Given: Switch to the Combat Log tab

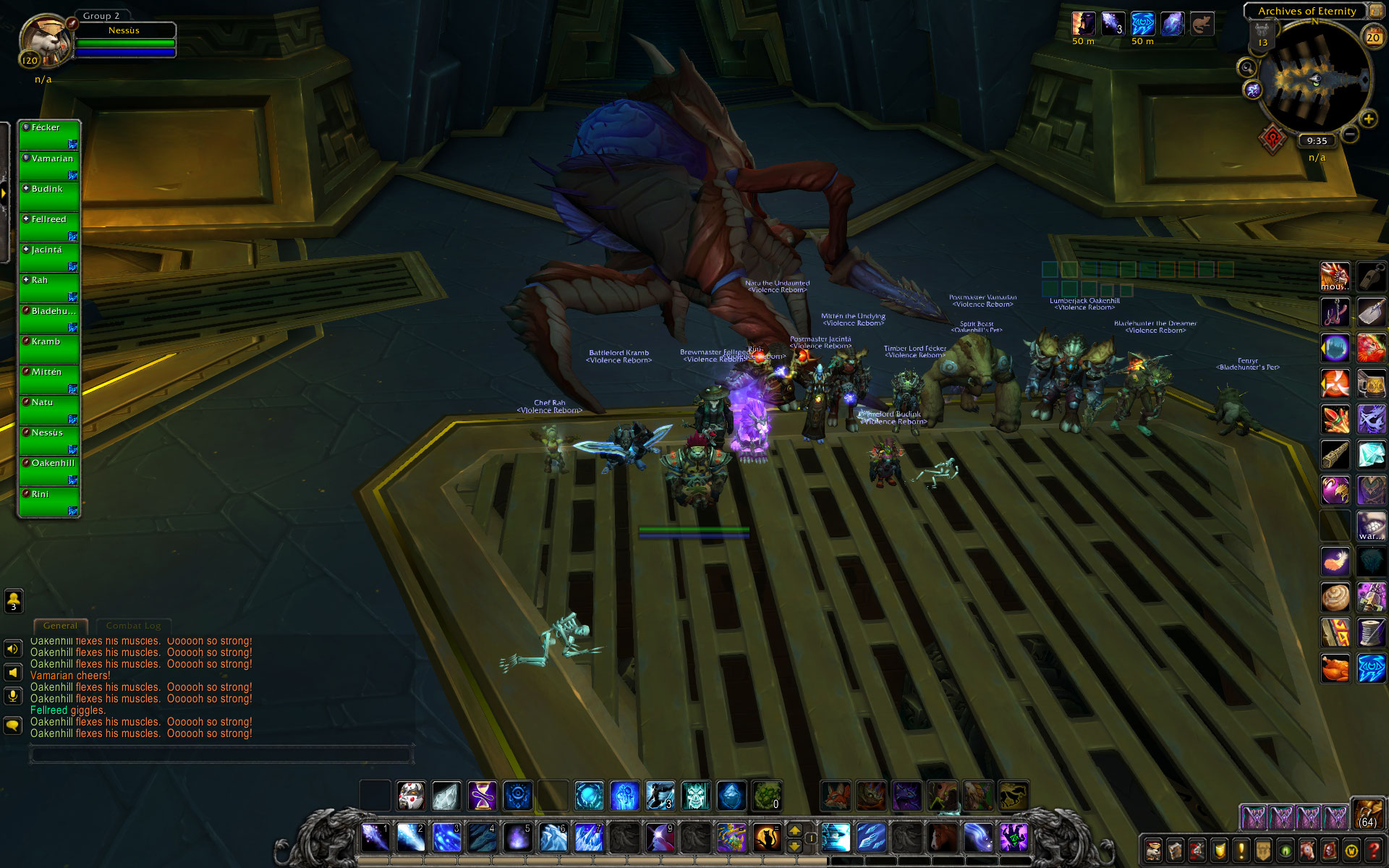Looking at the screenshot, I should 133,626.
